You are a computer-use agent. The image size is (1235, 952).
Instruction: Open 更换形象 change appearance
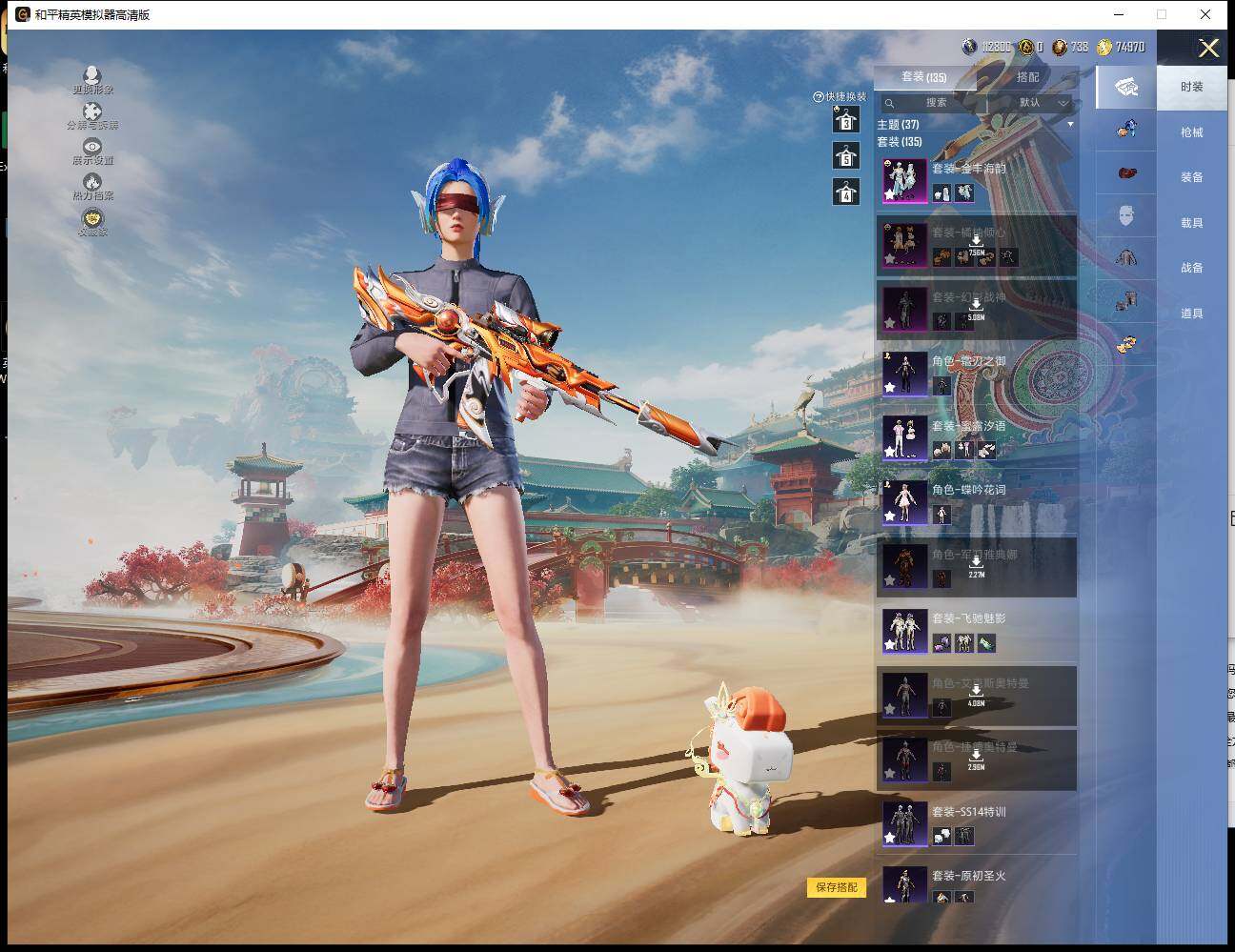pyautogui.click(x=92, y=80)
